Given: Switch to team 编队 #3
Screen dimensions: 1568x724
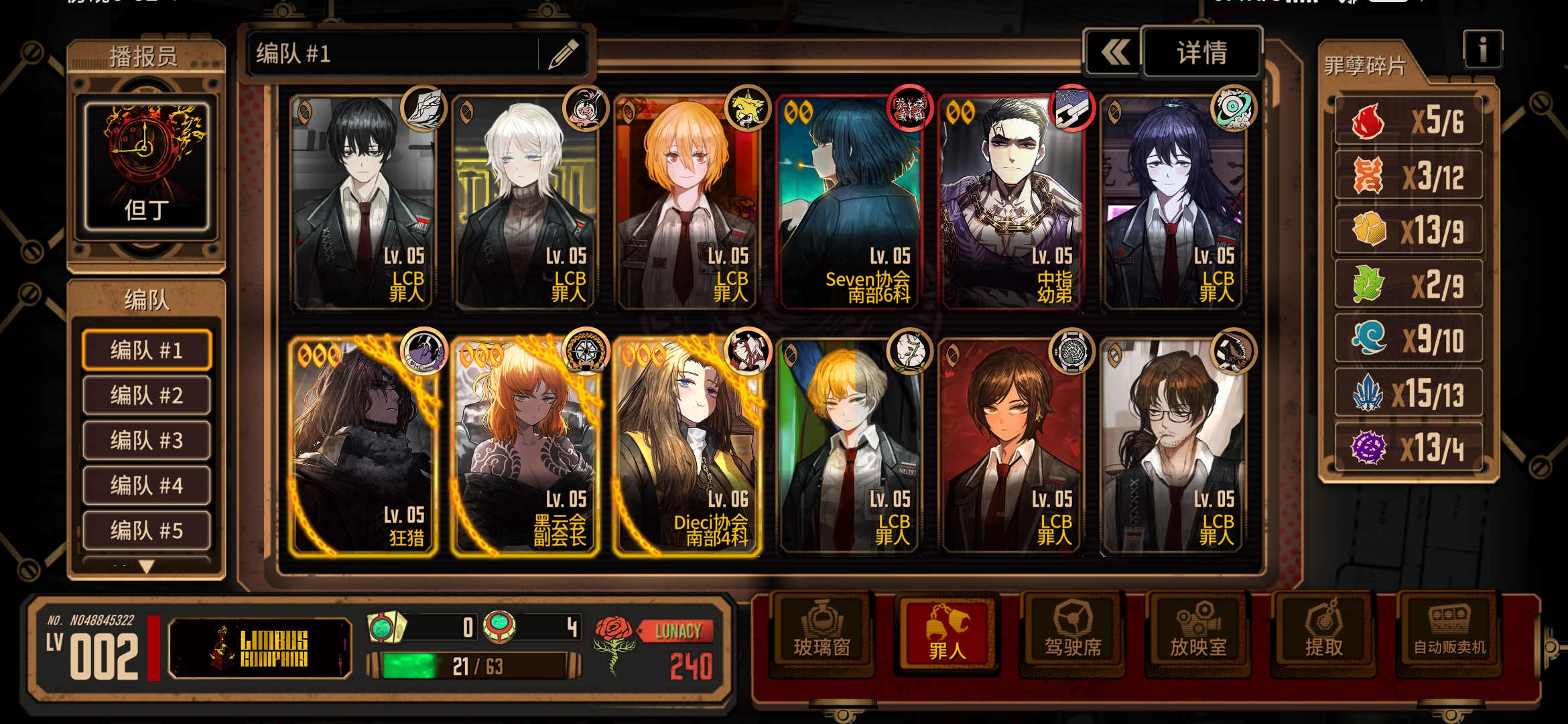Looking at the screenshot, I should coord(146,440).
